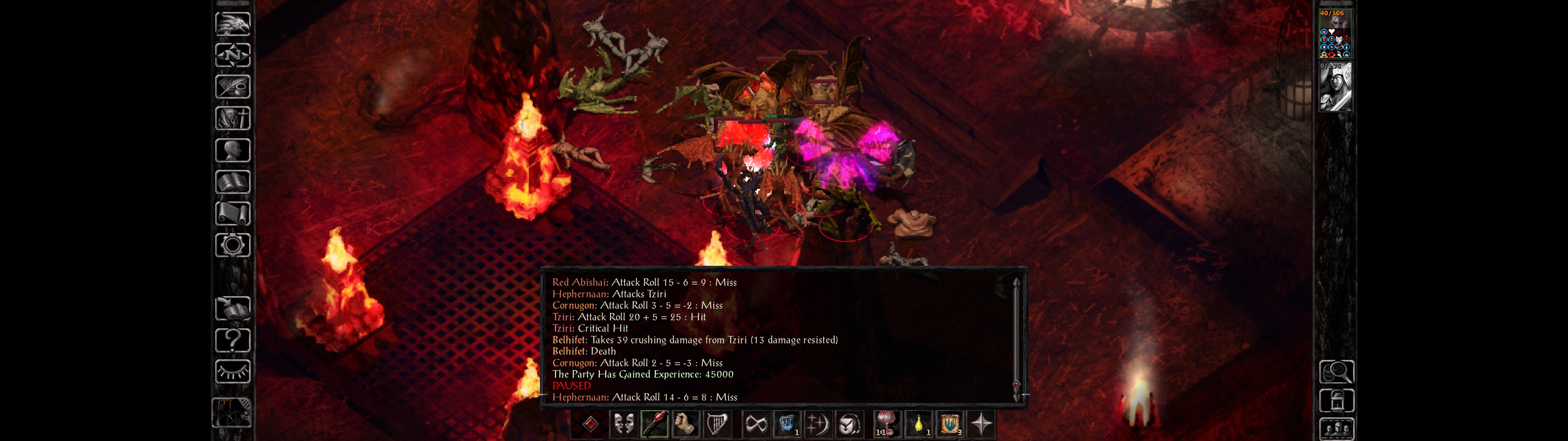
Task: Open help with the question mark button
Action: pos(232,341)
